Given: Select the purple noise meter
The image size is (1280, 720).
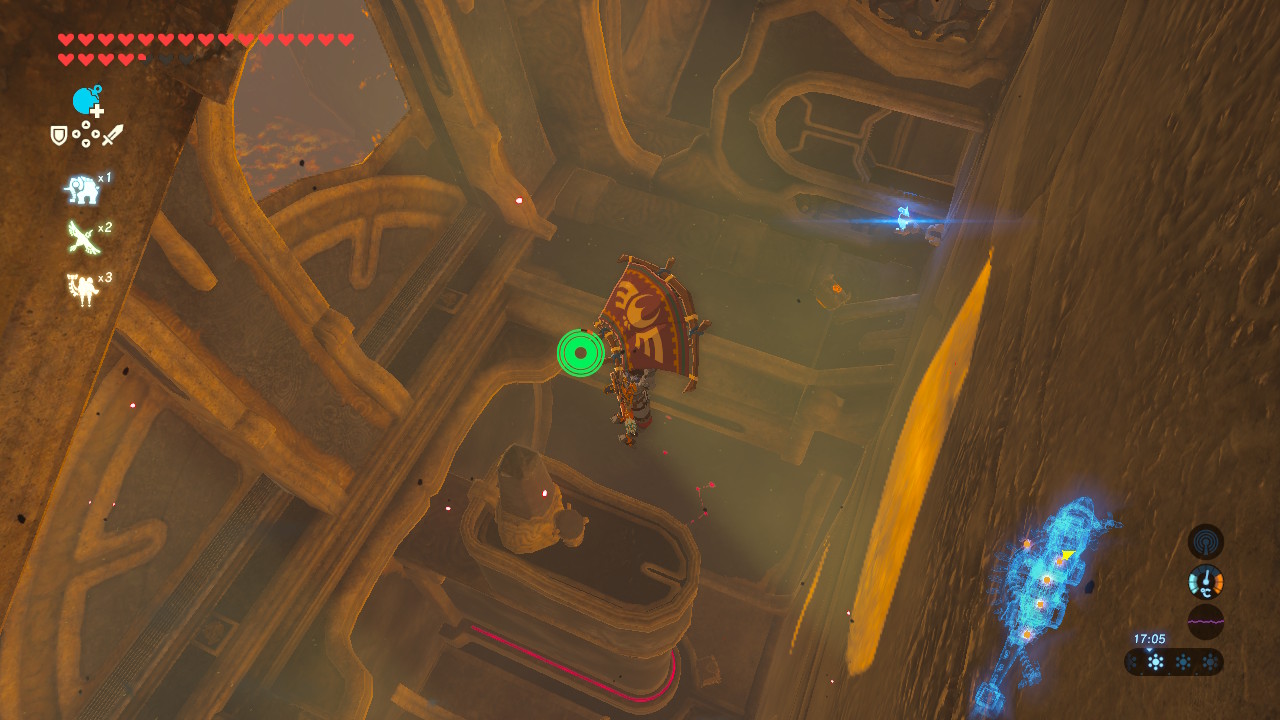Looking at the screenshot, I should [1205, 621].
